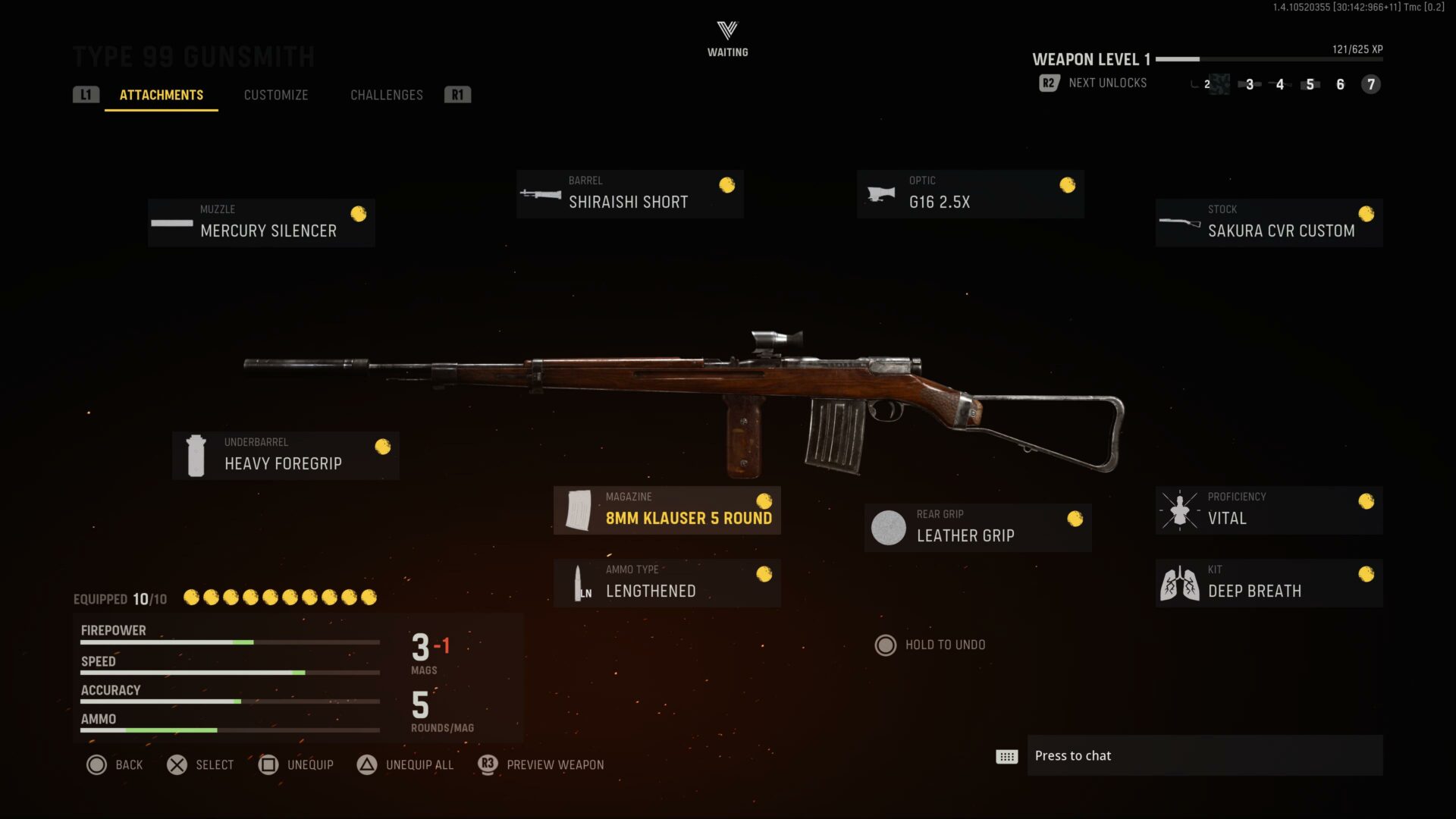Open the Customize tab
The image size is (1456, 819).
[x=276, y=95]
